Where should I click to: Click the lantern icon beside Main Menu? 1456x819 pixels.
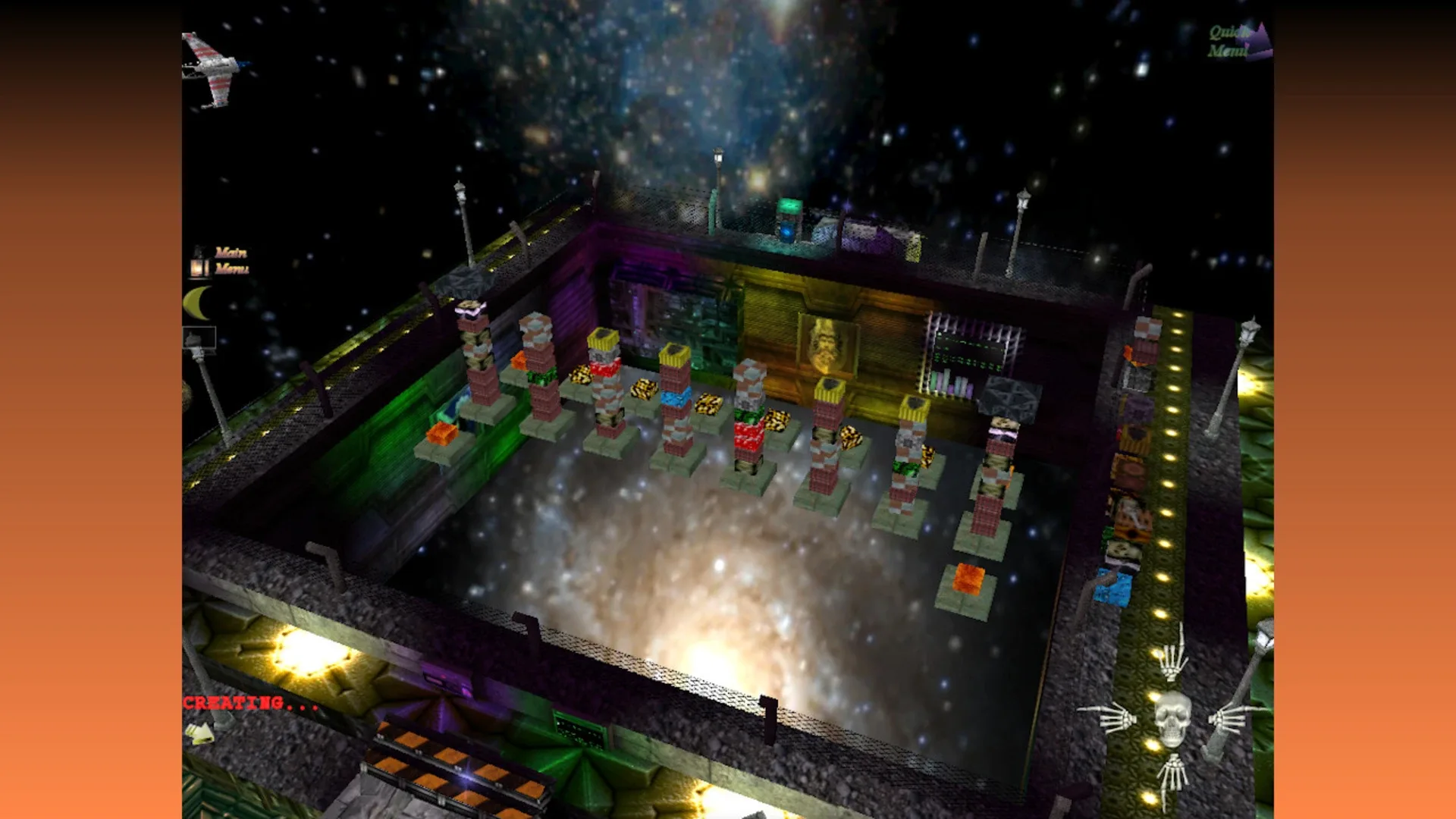tap(197, 267)
